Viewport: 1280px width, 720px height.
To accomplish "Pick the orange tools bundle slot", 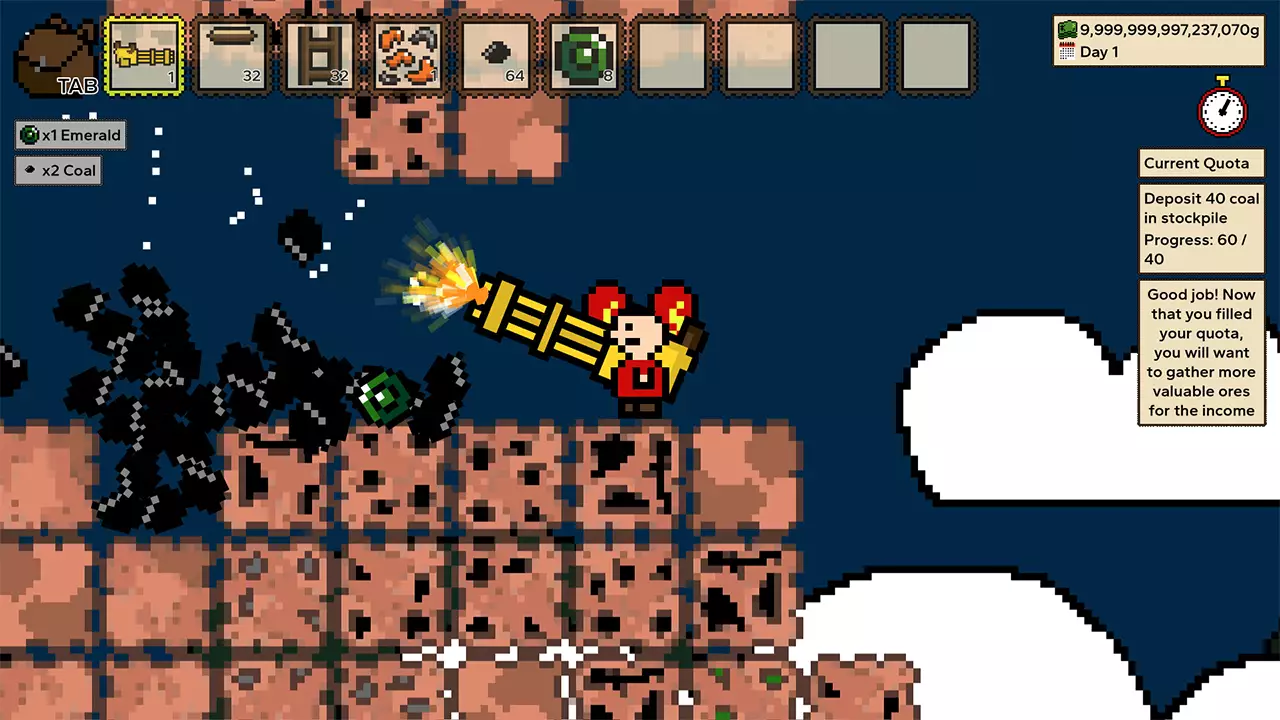I will [408, 56].
